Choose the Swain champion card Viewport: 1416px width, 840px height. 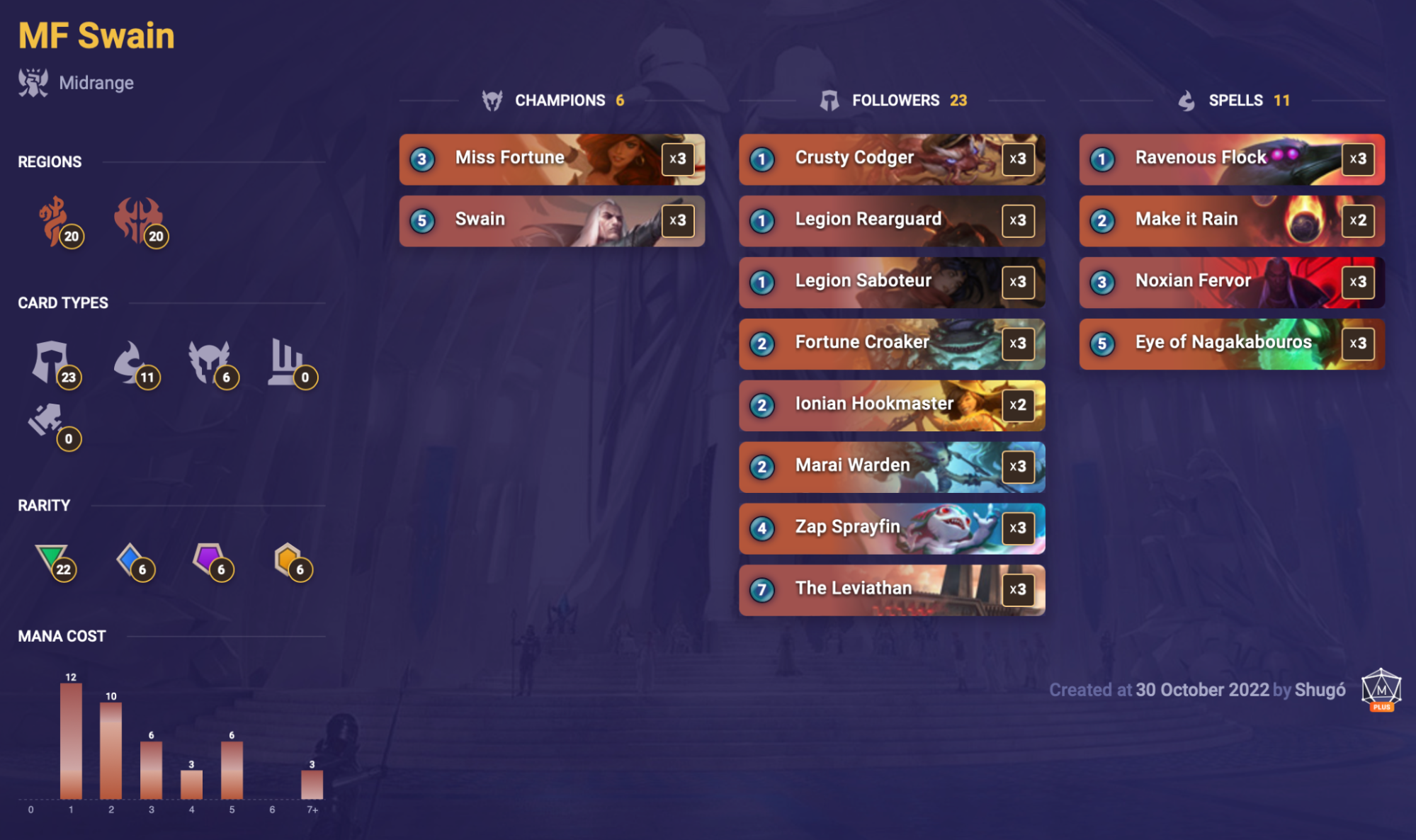tap(551, 220)
